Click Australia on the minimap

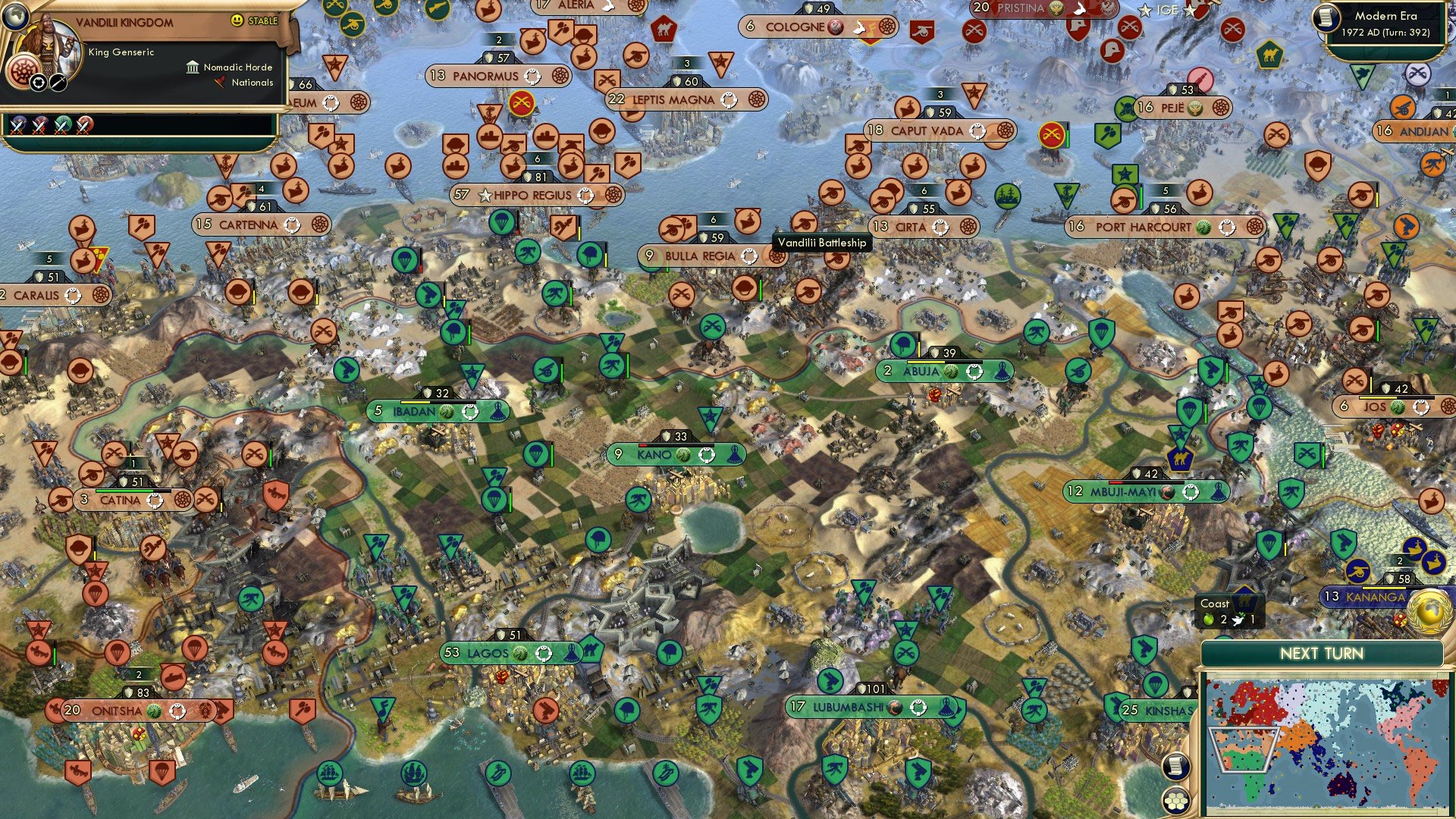(x=1340, y=786)
